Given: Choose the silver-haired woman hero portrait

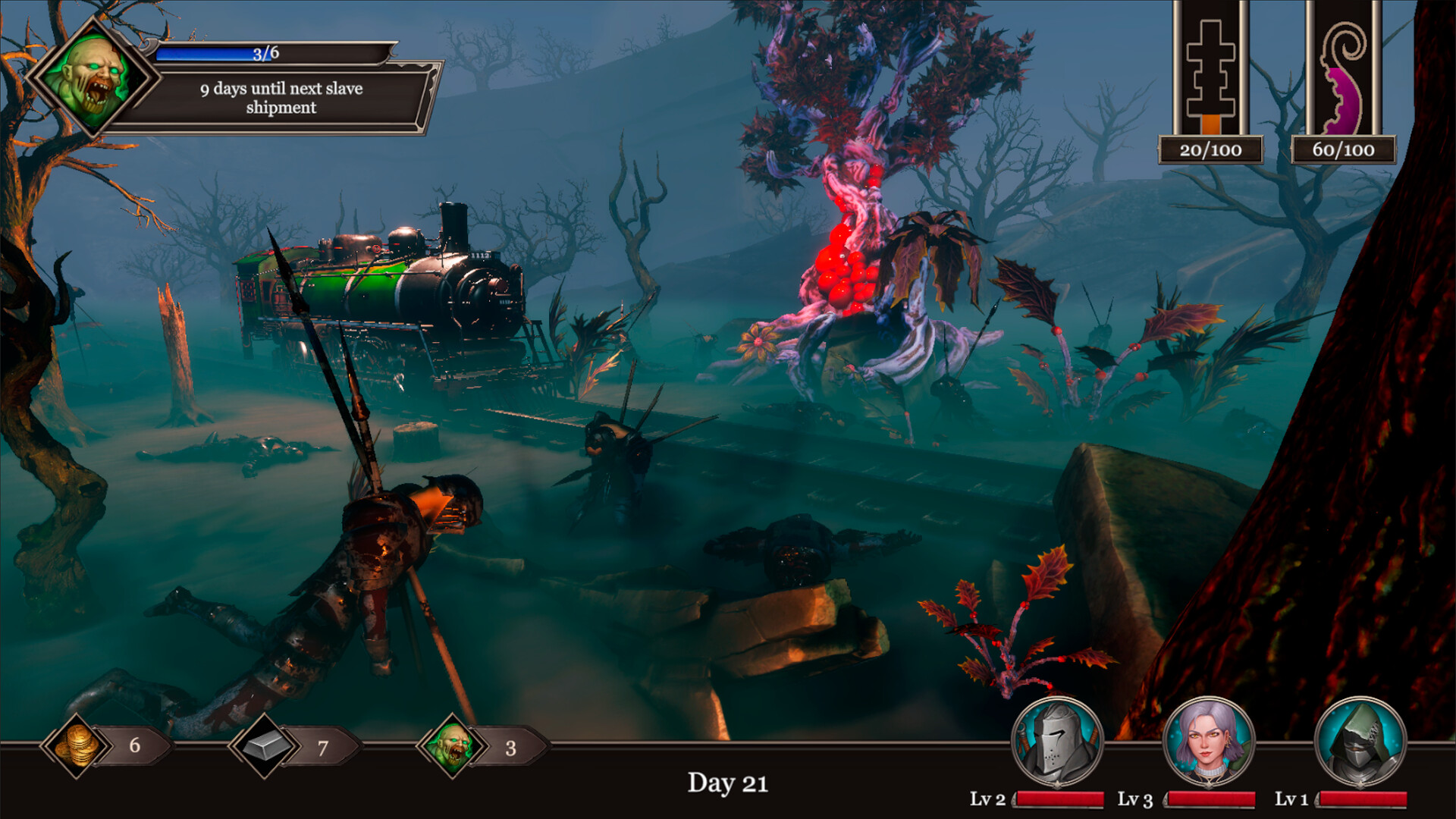Looking at the screenshot, I should (x=1209, y=742).
